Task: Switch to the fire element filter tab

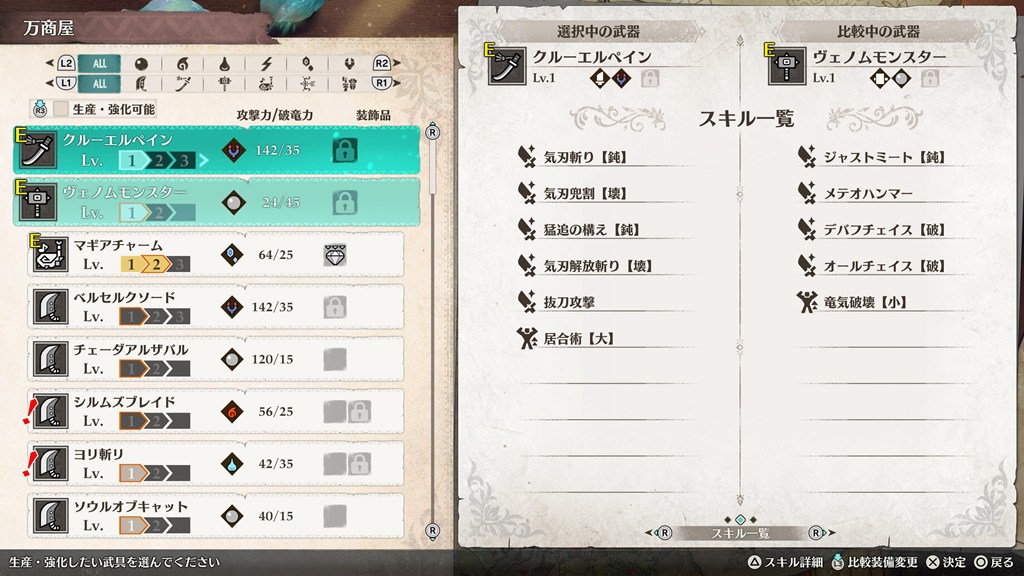Action: tap(182, 63)
